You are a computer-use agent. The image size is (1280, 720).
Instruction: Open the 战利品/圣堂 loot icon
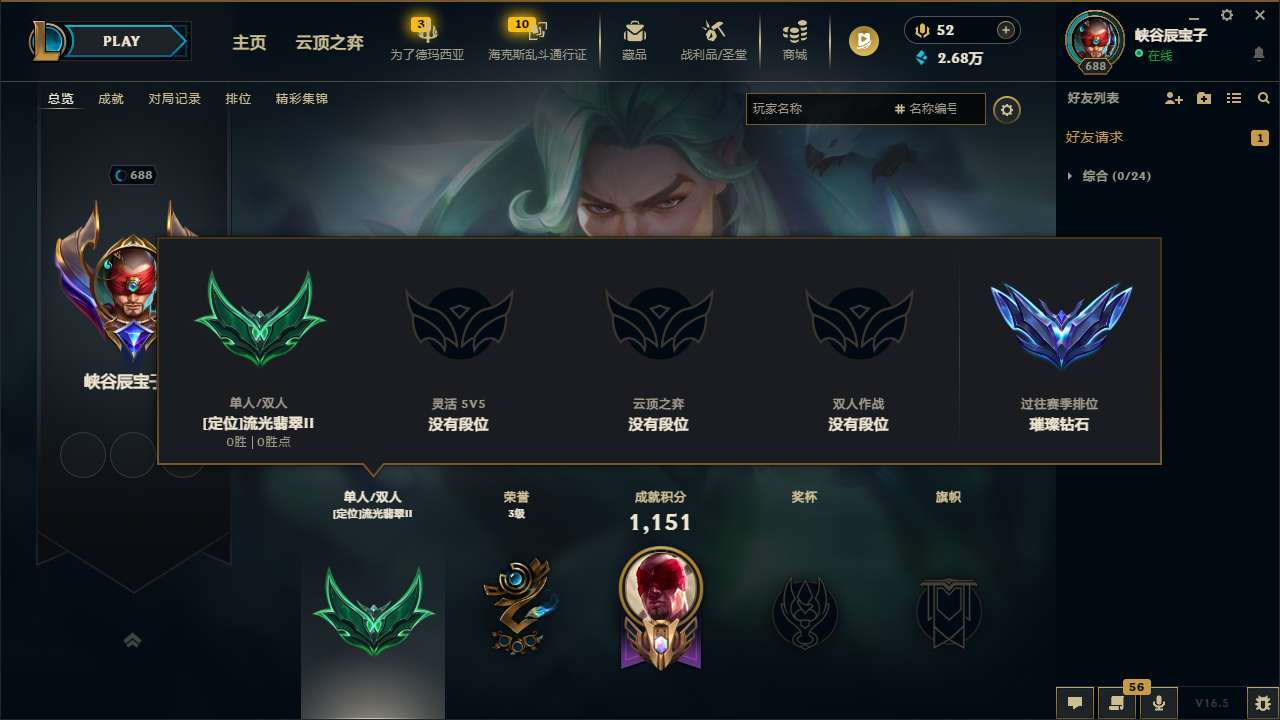click(711, 40)
